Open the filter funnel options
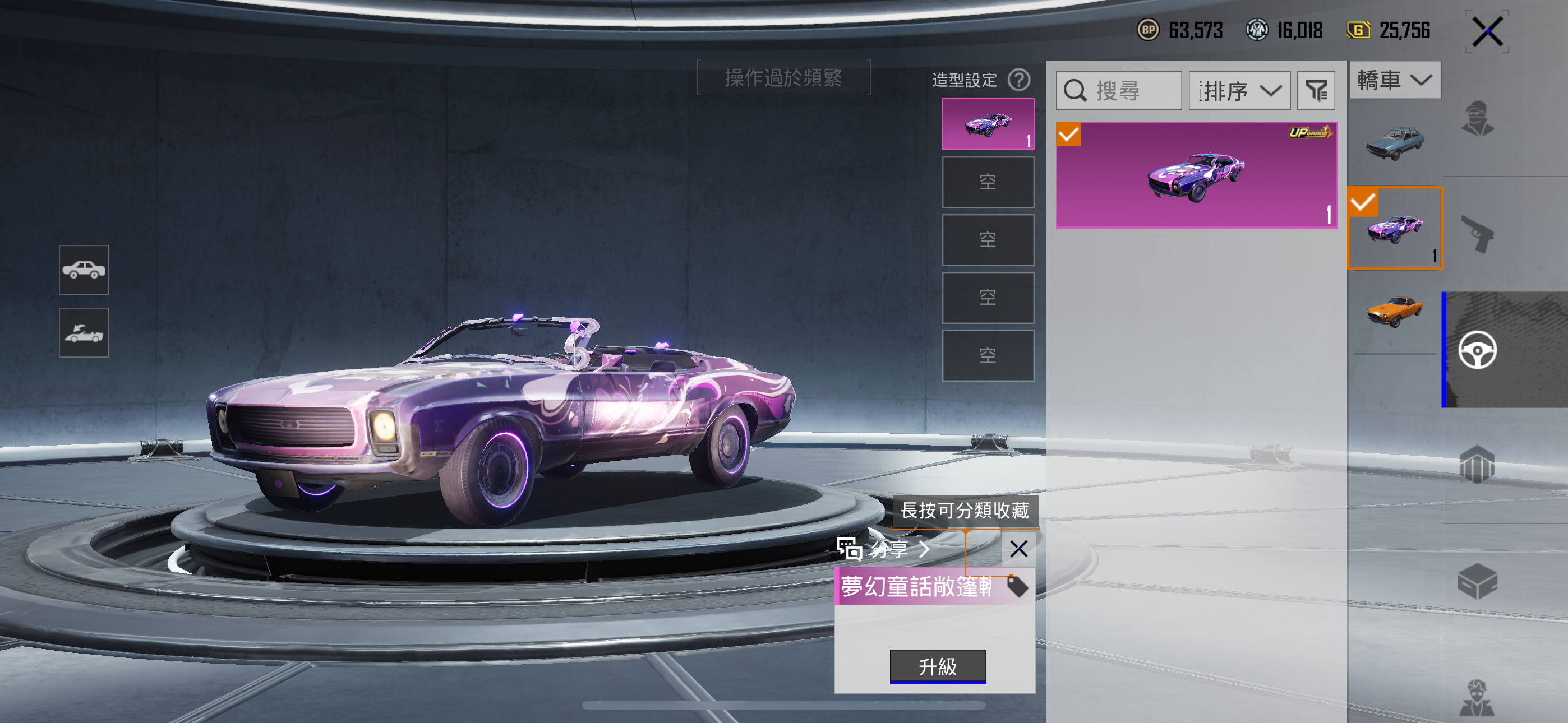 1316,91
